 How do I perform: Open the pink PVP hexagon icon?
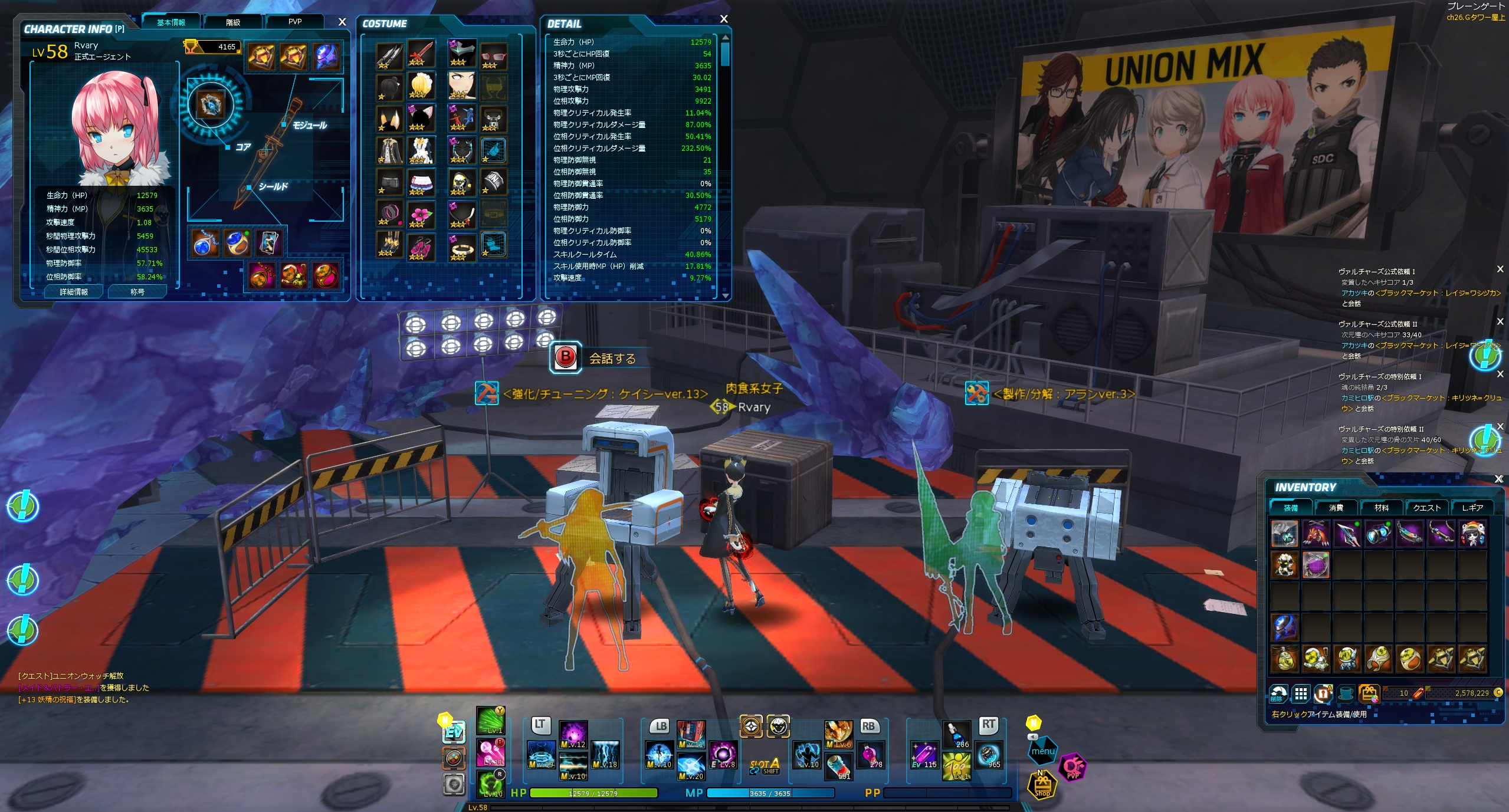[x=1072, y=767]
